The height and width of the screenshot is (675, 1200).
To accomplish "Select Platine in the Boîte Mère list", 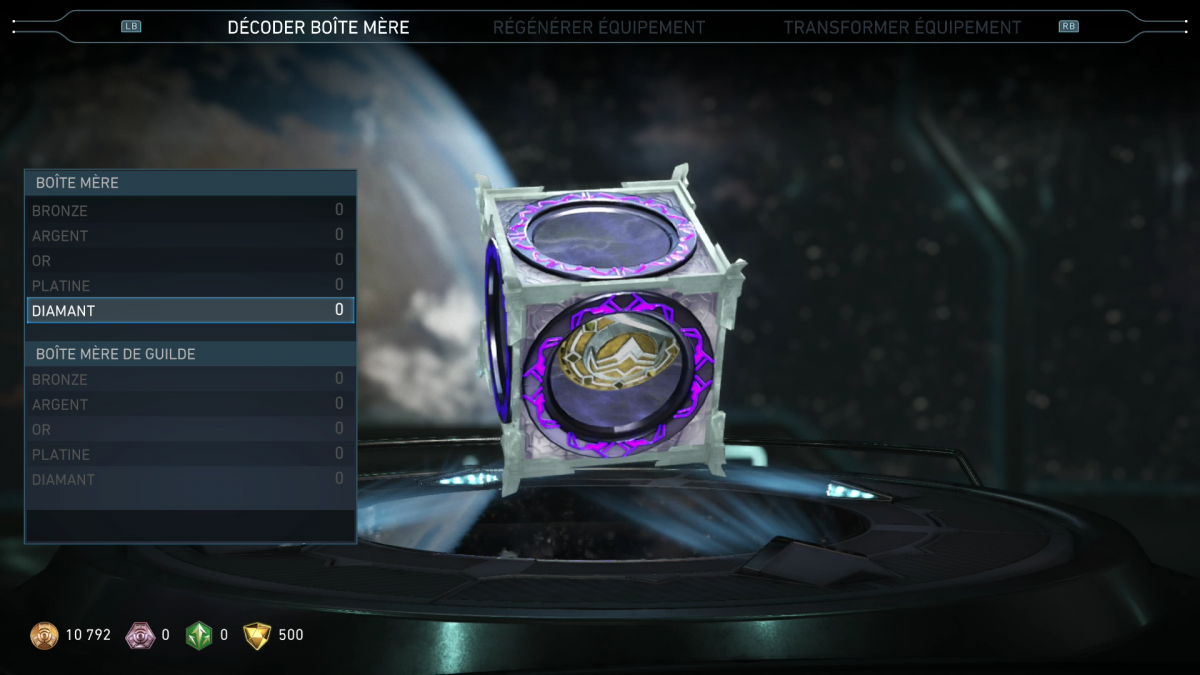I will coord(190,286).
